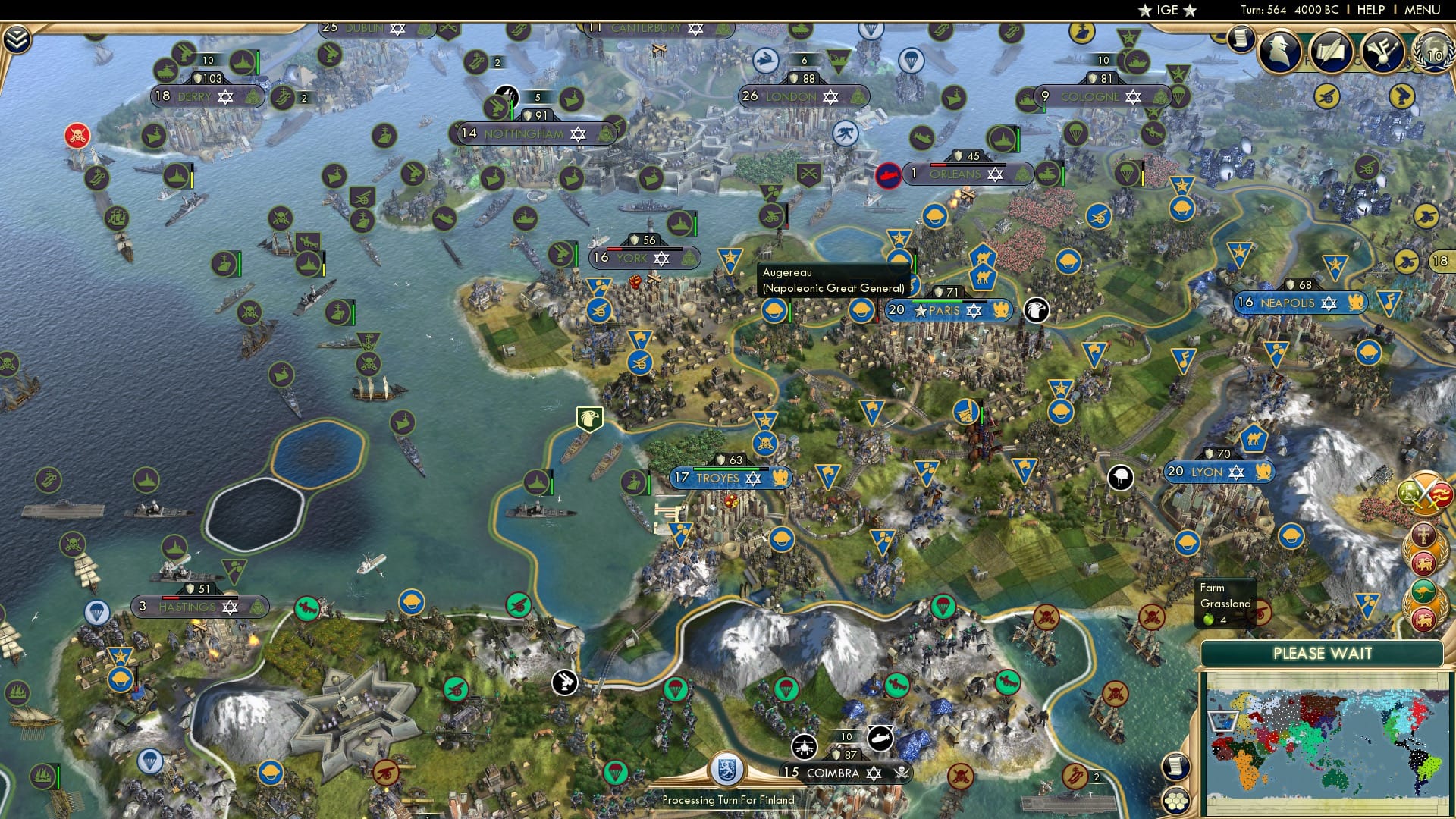Screen dimensions: 1456x819
Task: Open the Espionage overview spy icon
Action: click(1278, 50)
